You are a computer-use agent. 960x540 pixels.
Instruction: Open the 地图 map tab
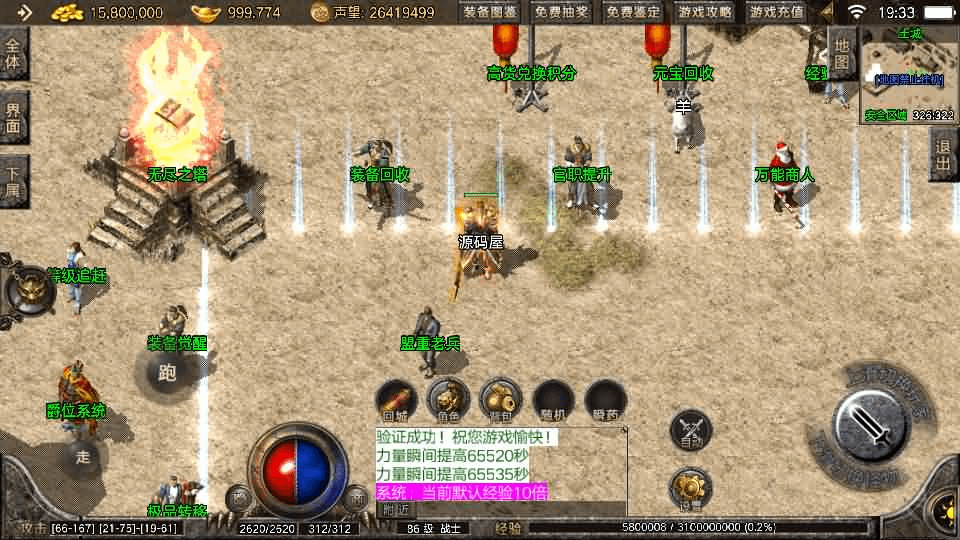pyautogui.click(x=842, y=53)
